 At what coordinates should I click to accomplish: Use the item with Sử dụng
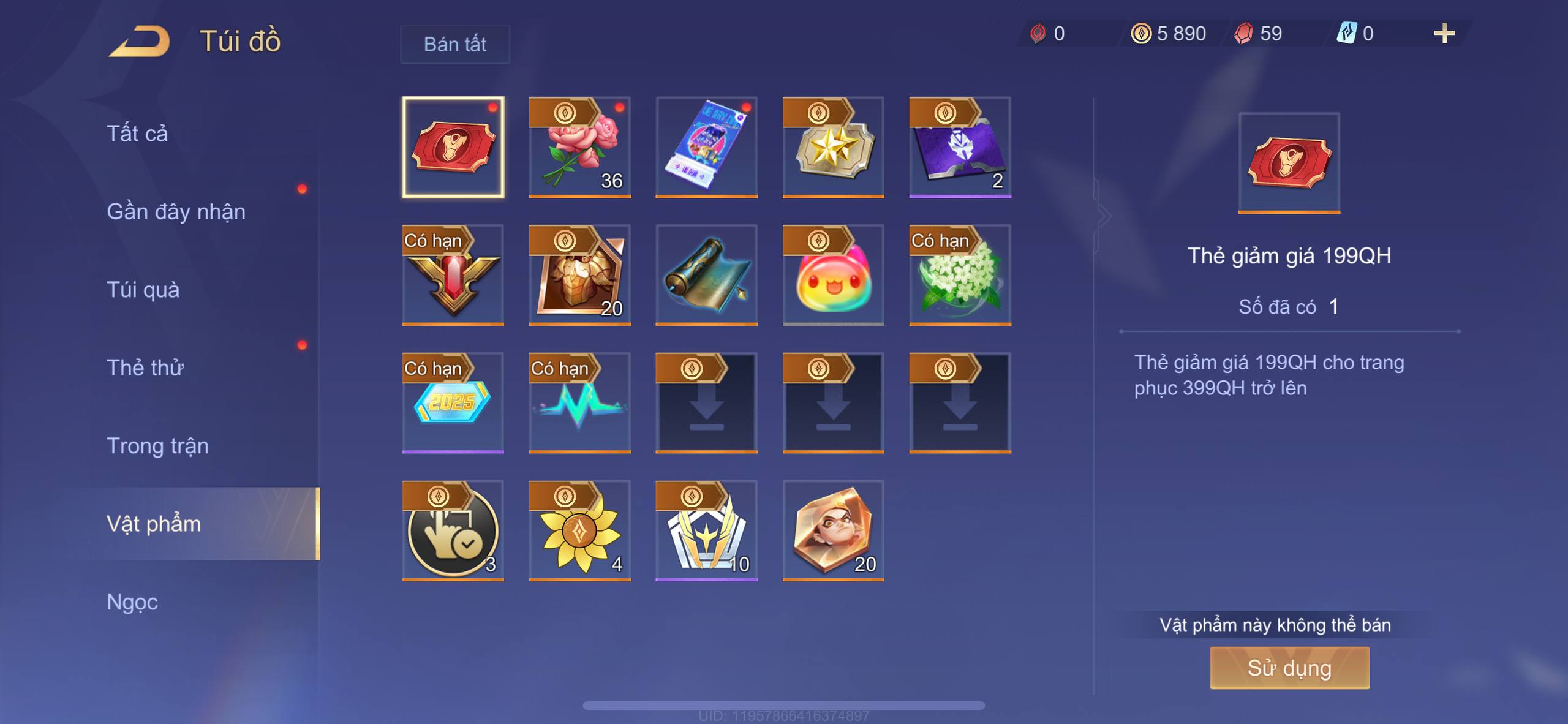[1289, 668]
